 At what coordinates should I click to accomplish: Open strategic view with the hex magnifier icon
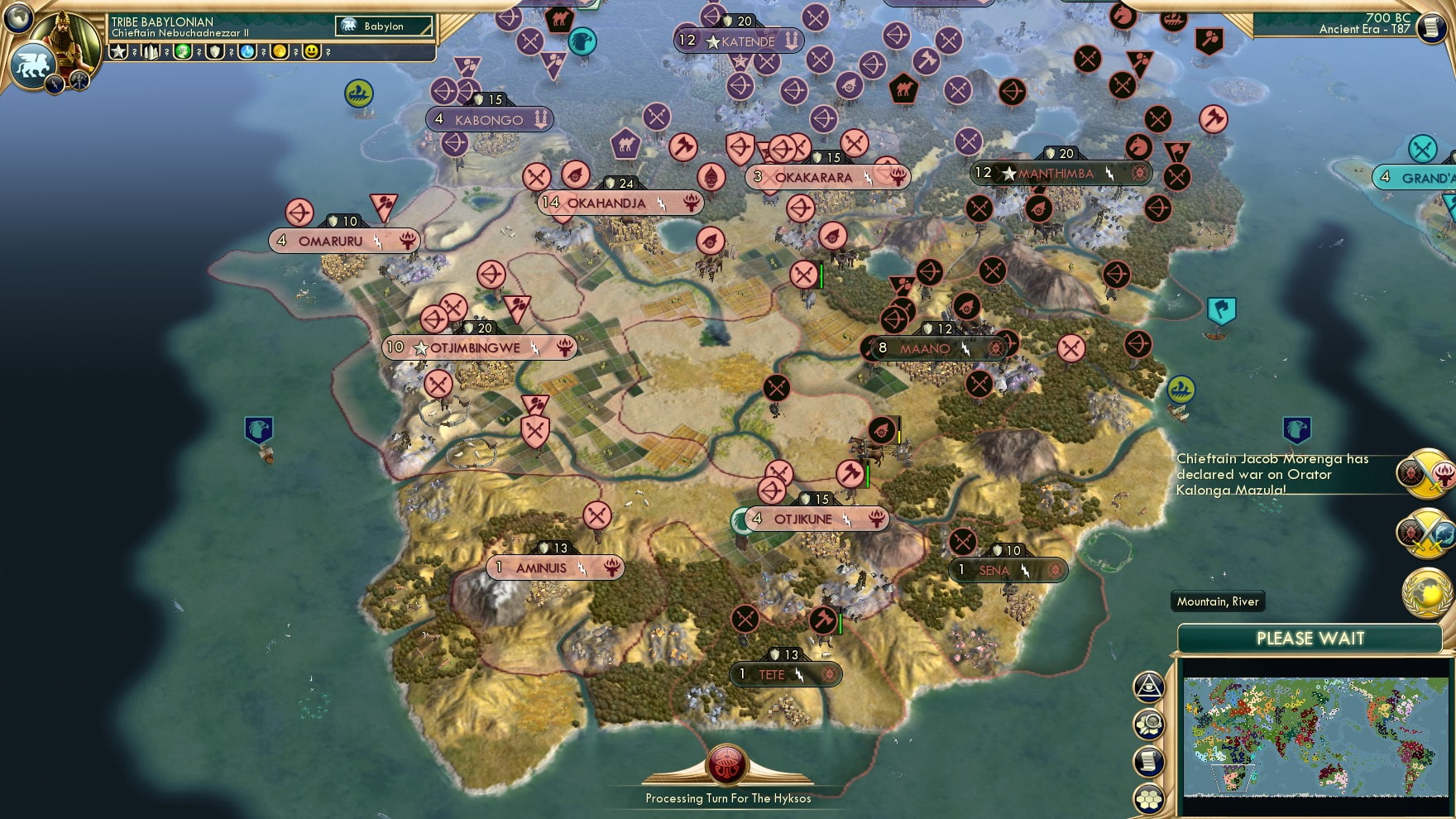coord(1149,721)
